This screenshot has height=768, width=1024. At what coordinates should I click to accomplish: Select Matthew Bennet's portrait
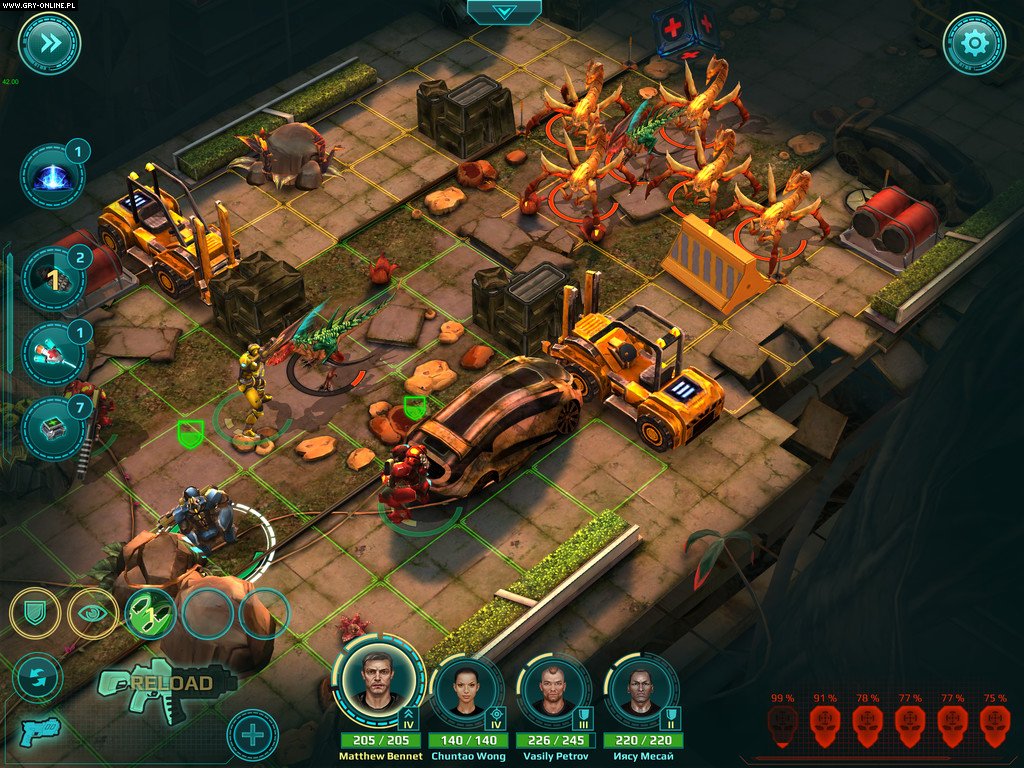[378, 681]
